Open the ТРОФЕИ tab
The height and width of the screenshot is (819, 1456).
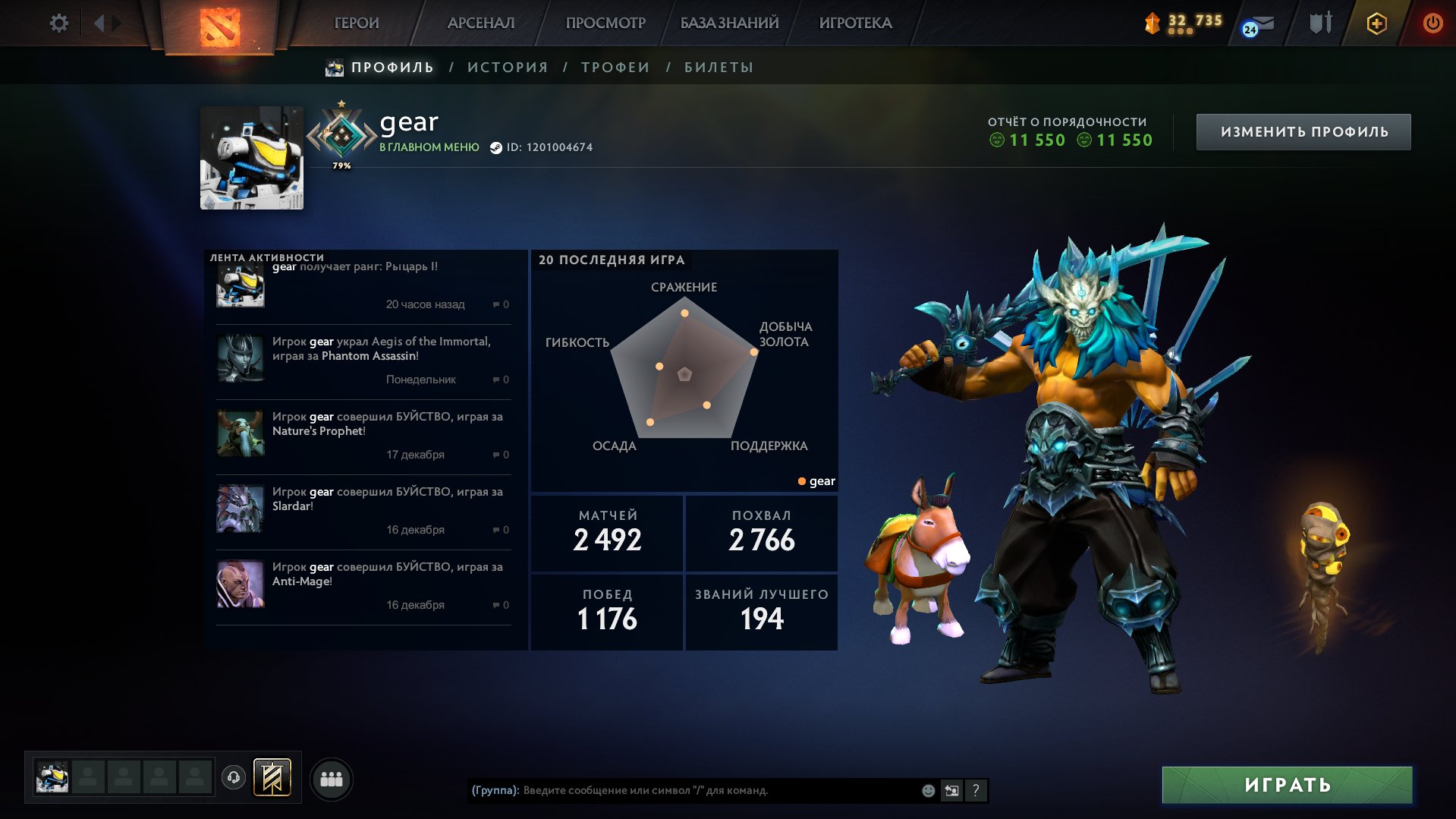[x=615, y=67]
